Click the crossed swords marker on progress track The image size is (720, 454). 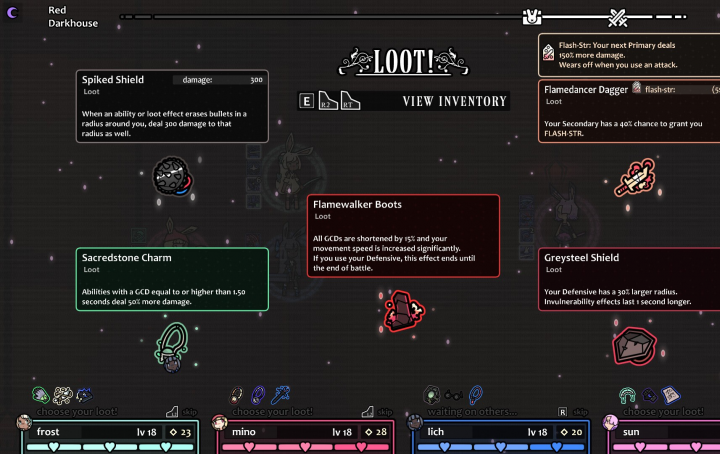617,17
